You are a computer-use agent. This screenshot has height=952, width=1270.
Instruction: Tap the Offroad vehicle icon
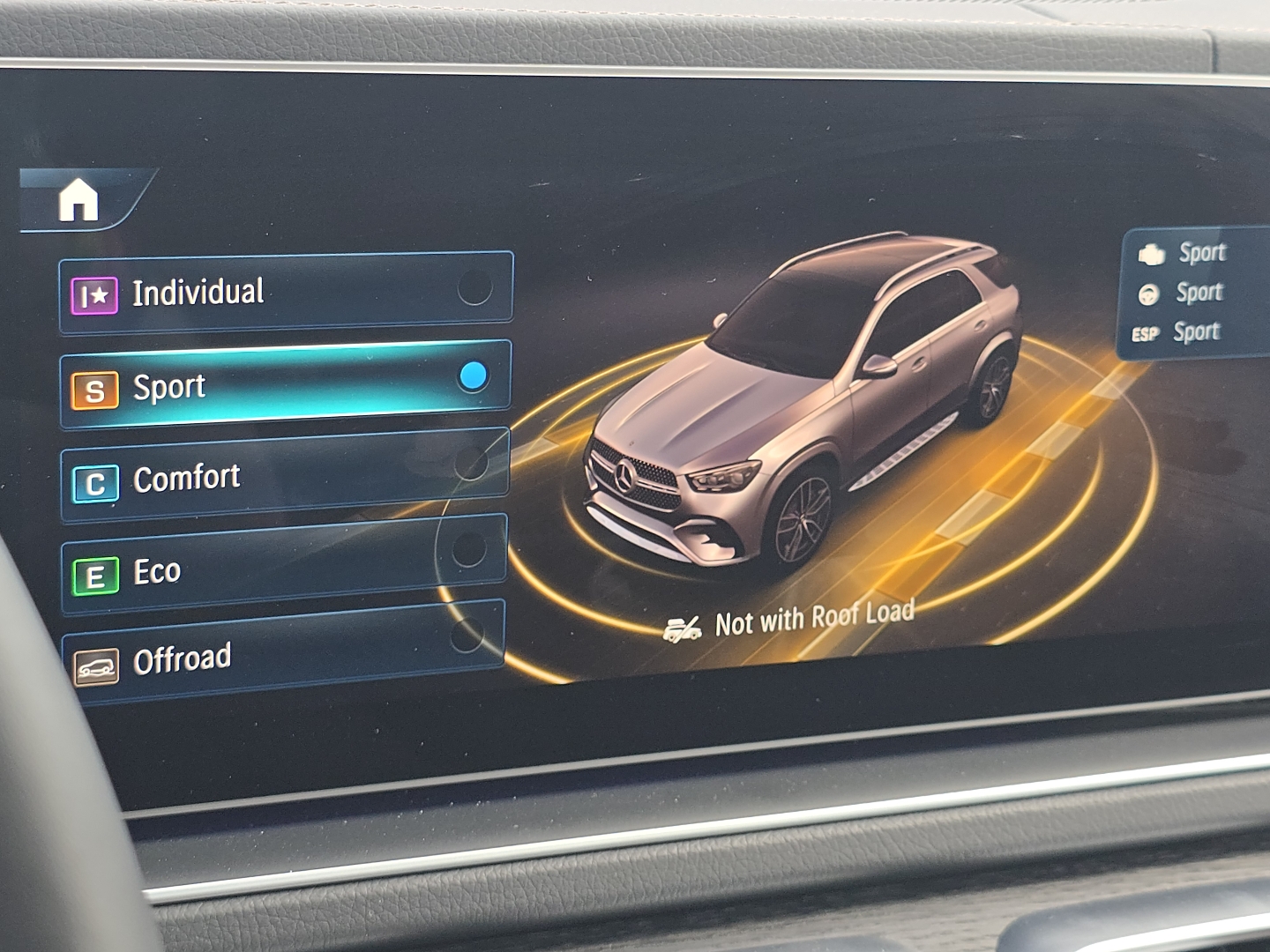pyautogui.click(x=98, y=662)
